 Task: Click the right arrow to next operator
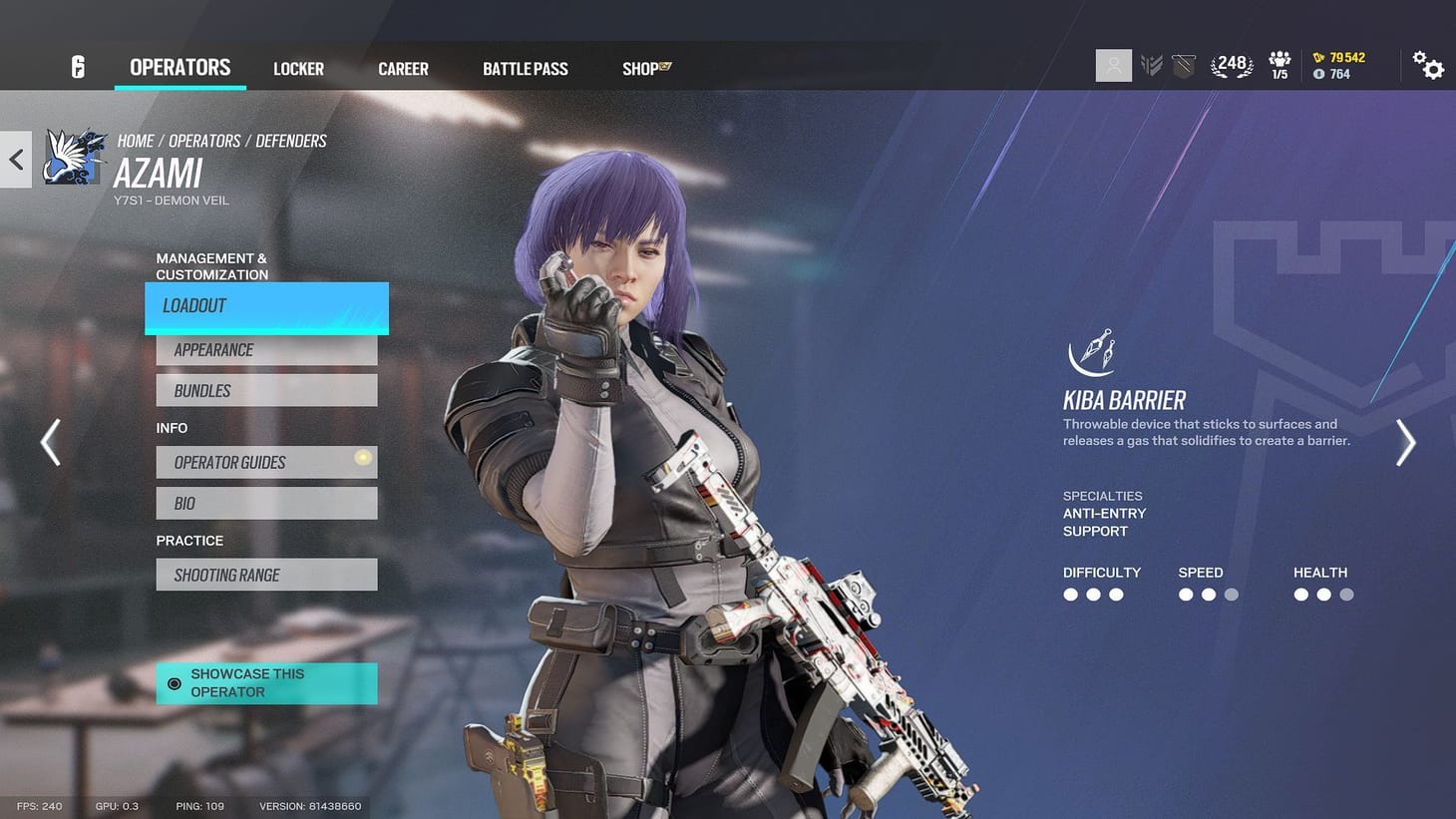1406,443
